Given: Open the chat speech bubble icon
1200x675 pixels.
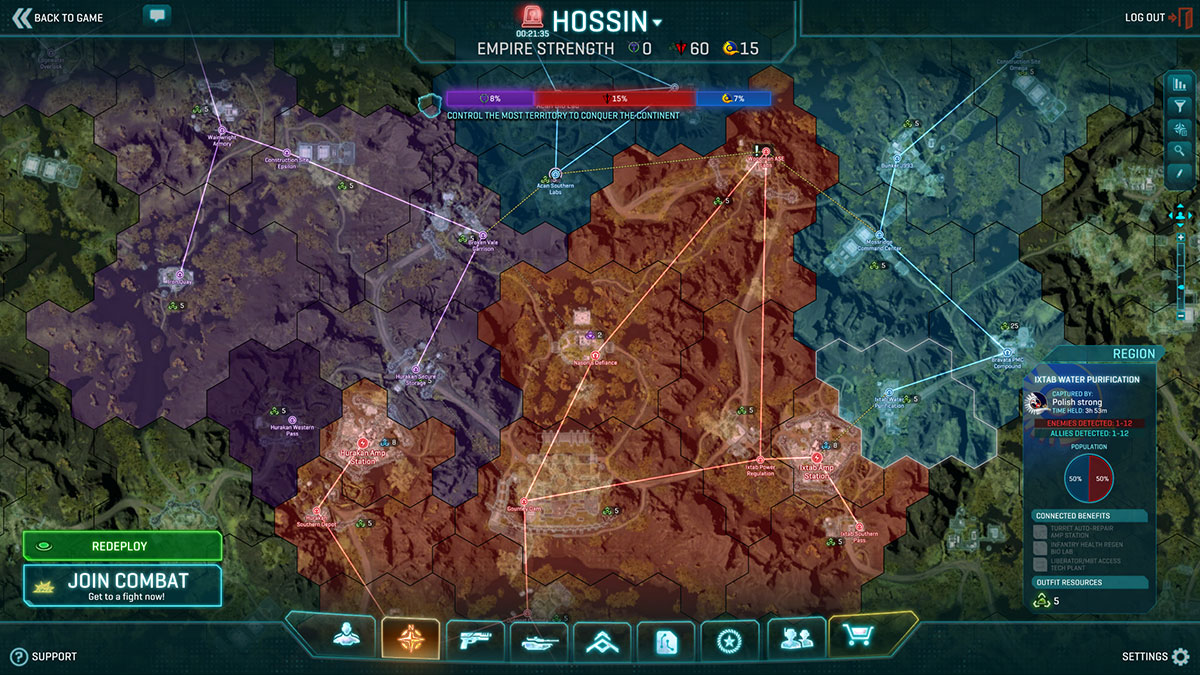Looking at the screenshot, I should 157,15.
